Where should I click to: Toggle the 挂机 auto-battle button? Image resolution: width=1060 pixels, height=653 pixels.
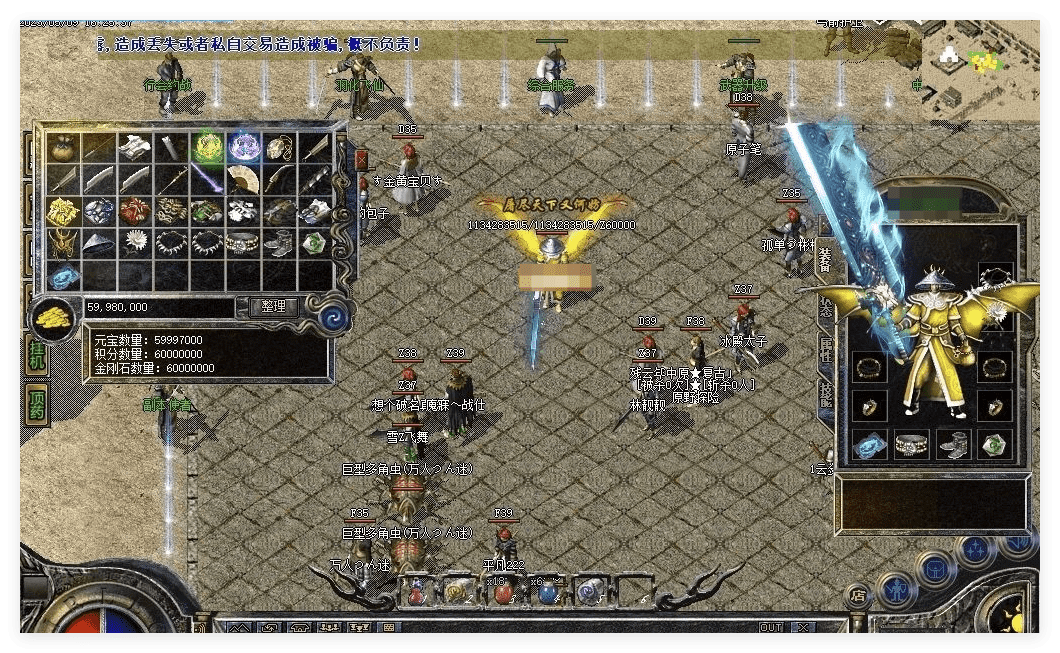pos(37,355)
